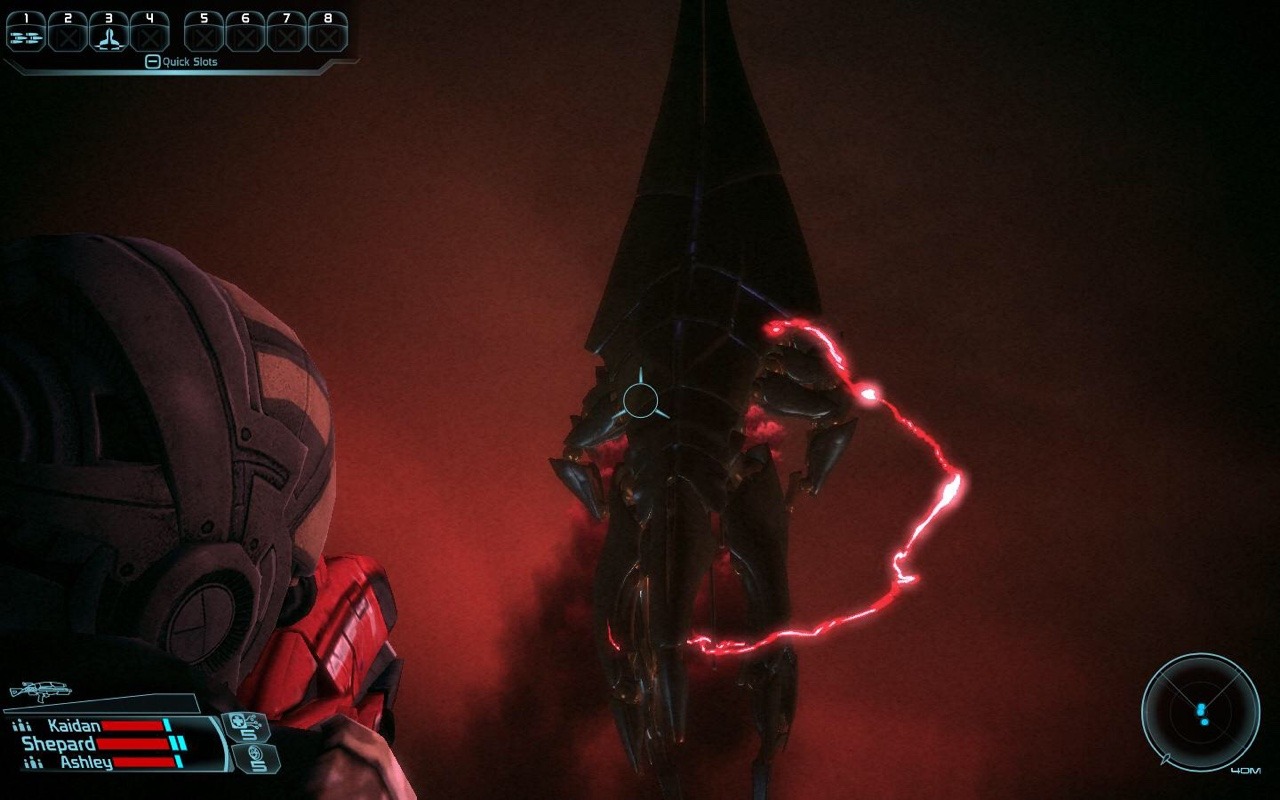Image resolution: width=1280 pixels, height=800 pixels.
Task: Select squadmate Ashley in the squad list
Action: tap(85, 762)
